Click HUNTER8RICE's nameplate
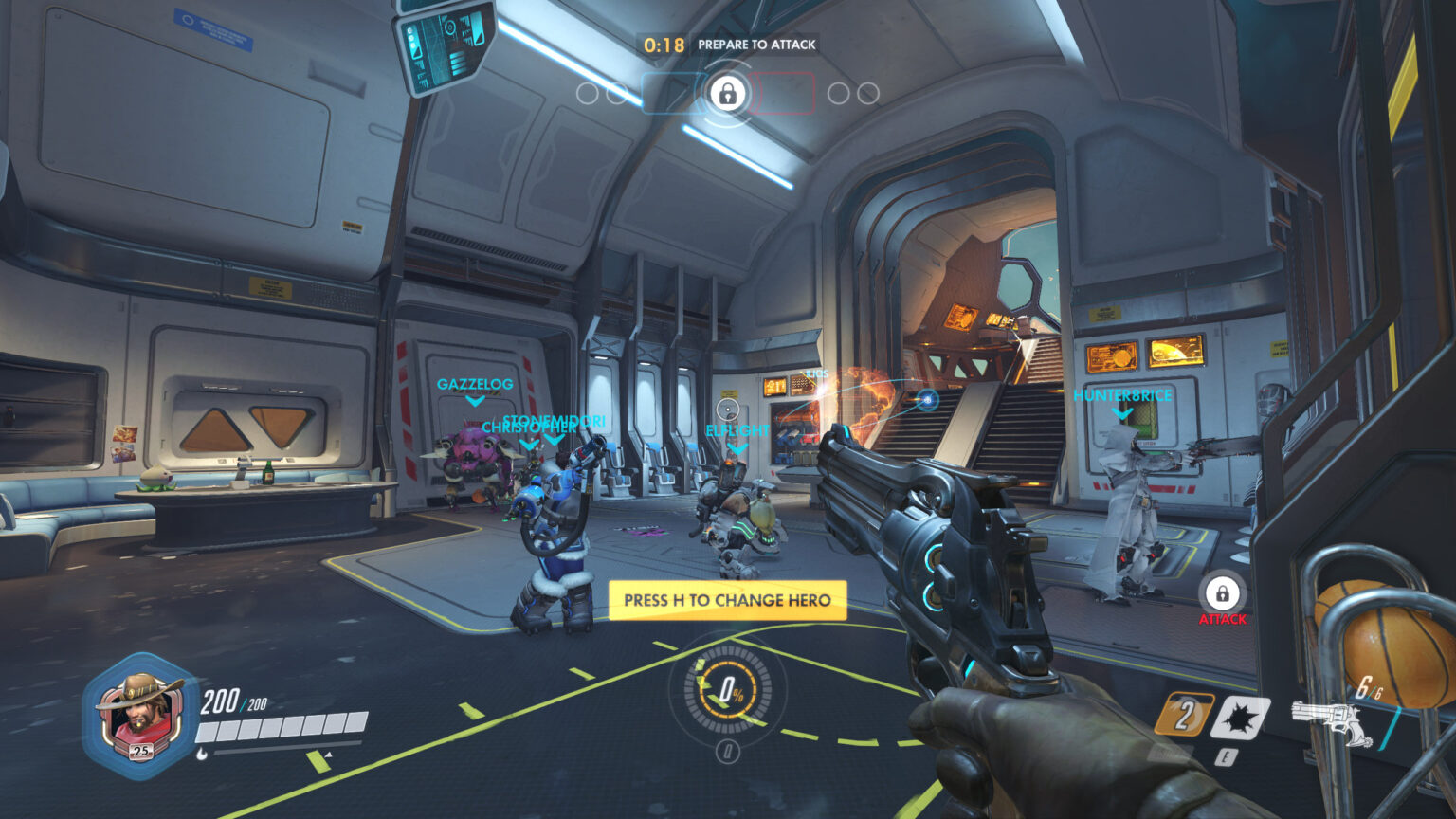This screenshot has width=1456, height=819. coord(1122,396)
